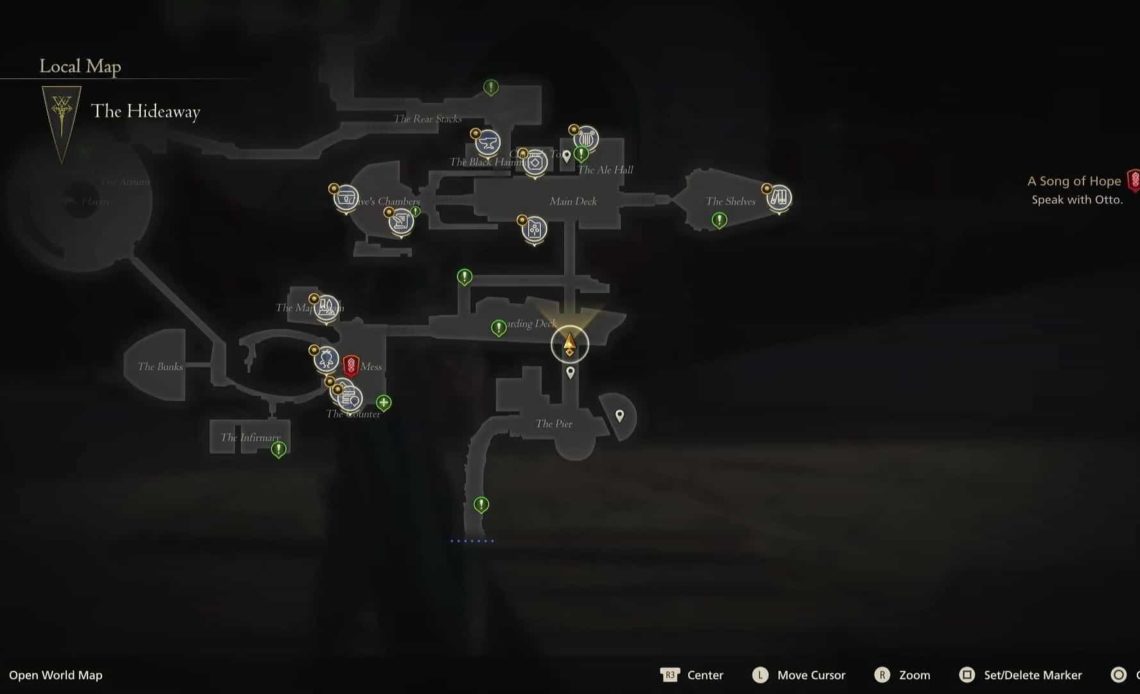The height and width of the screenshot is (694, 1140).
Task: Select the diamond emblem icon near Main Deck
Action: click(x=535, y=161)
